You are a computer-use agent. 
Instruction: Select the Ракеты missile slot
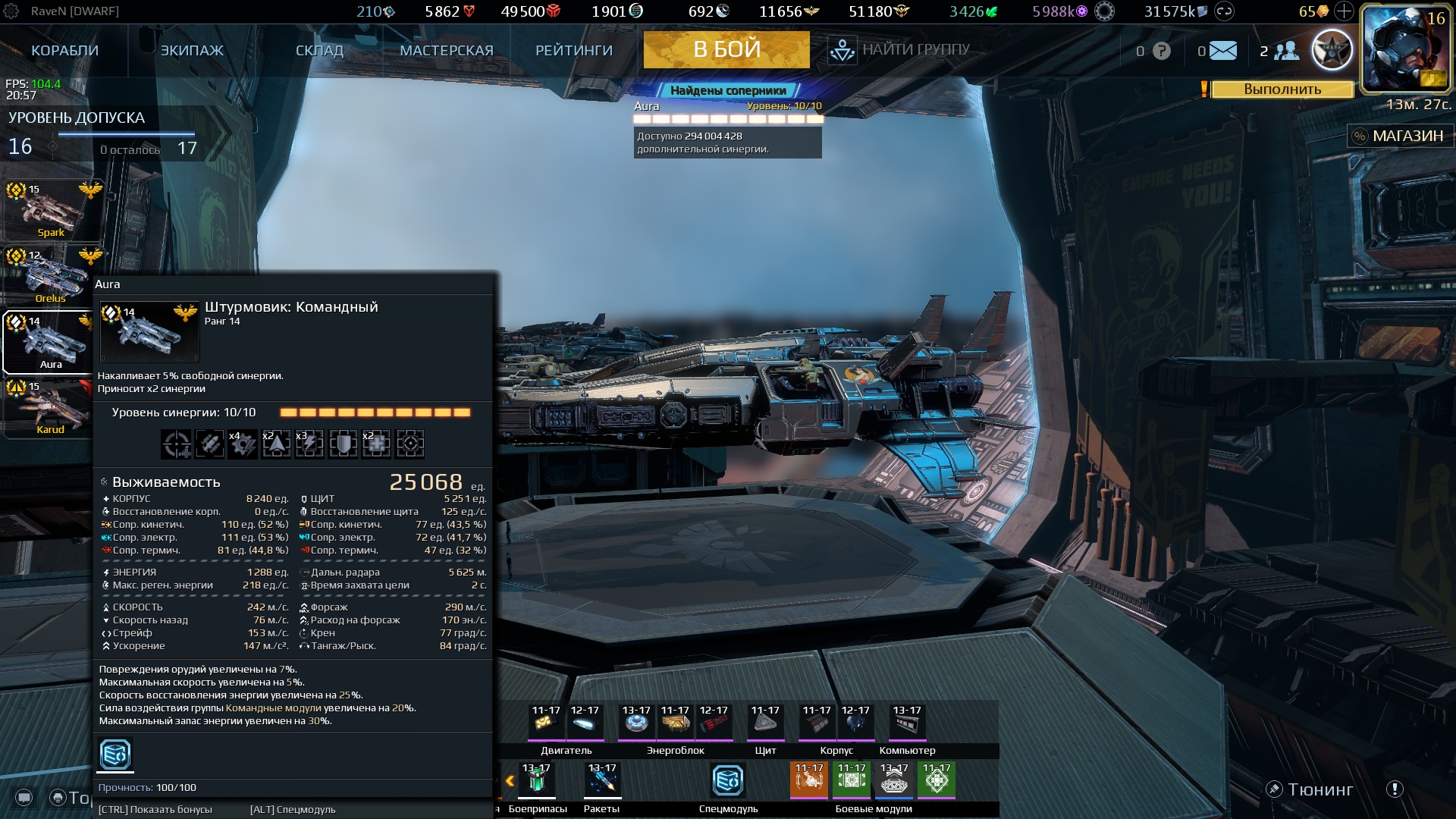pyautogui.click(x=602, y=780)
